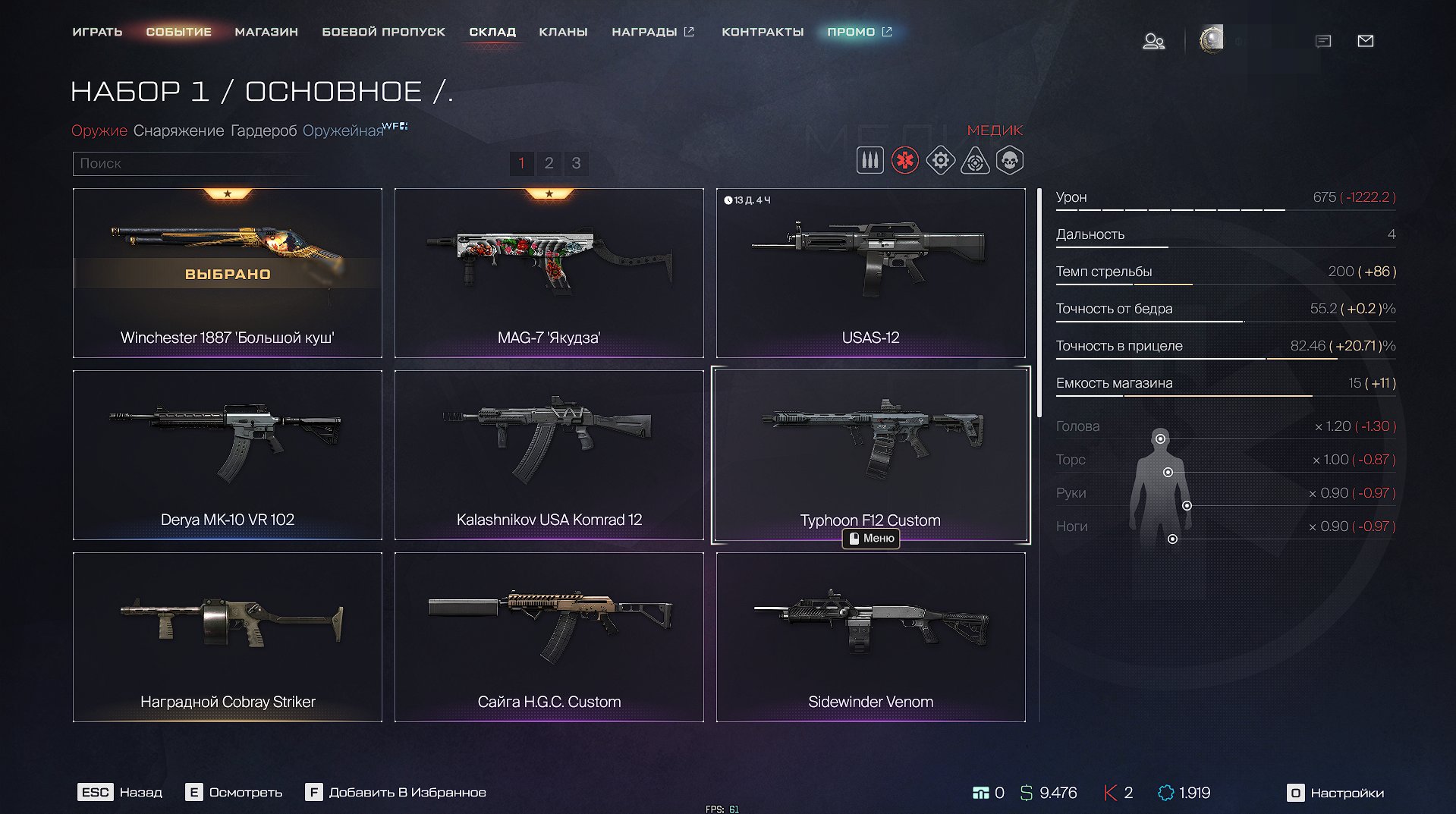This screenshot has width=1456, height=814.
Task: Open the mail envelope icon
Action: tap(1365, 41)
